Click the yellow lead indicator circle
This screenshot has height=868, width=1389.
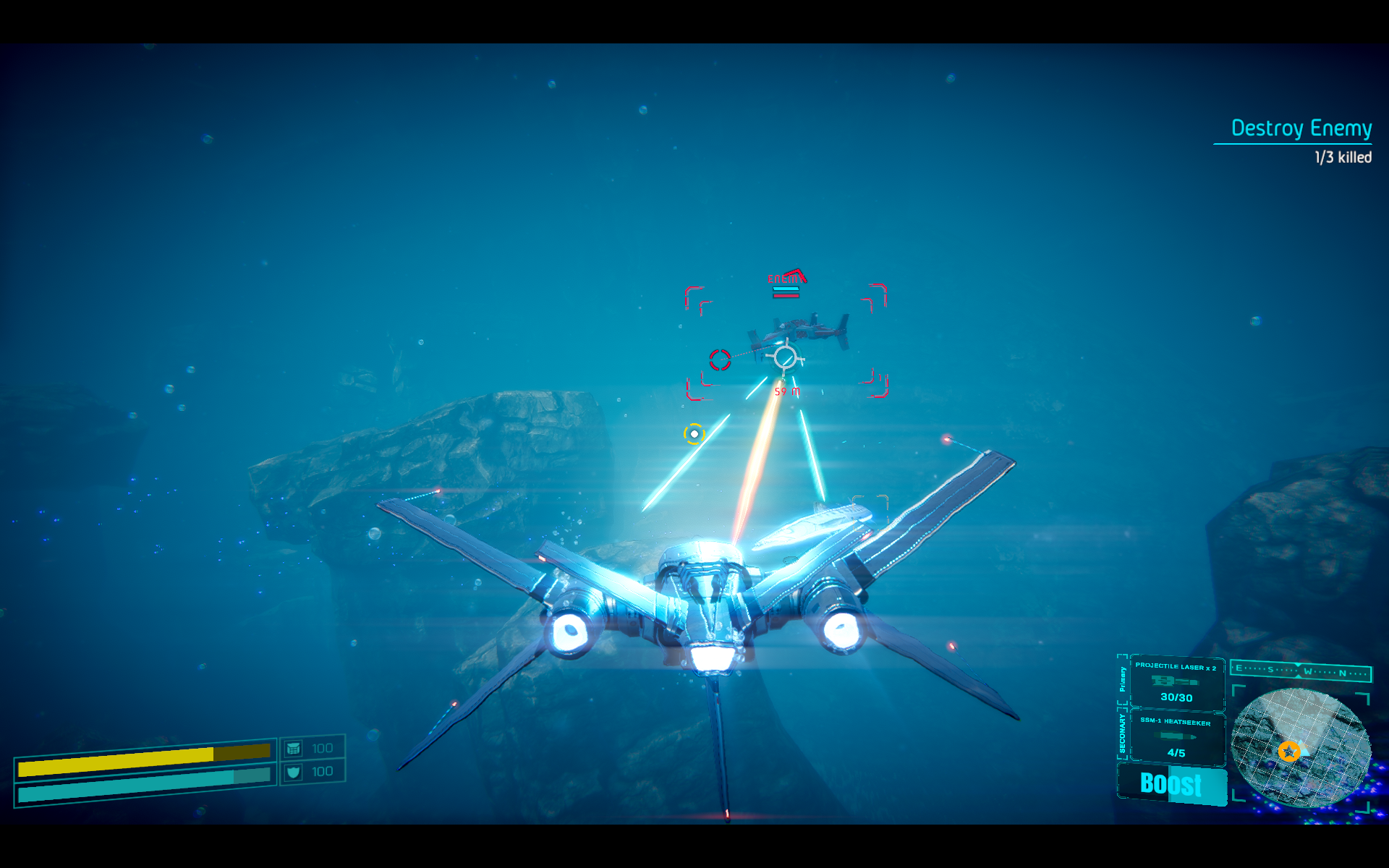(695, 434)
